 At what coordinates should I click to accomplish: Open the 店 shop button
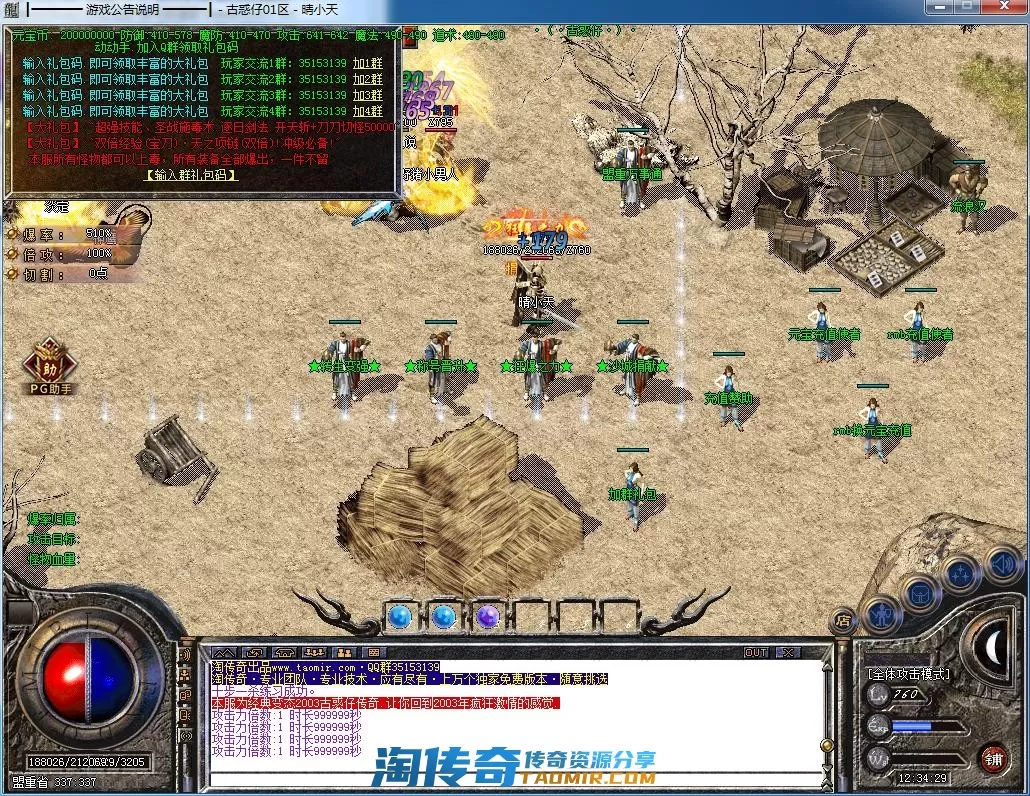844,620
